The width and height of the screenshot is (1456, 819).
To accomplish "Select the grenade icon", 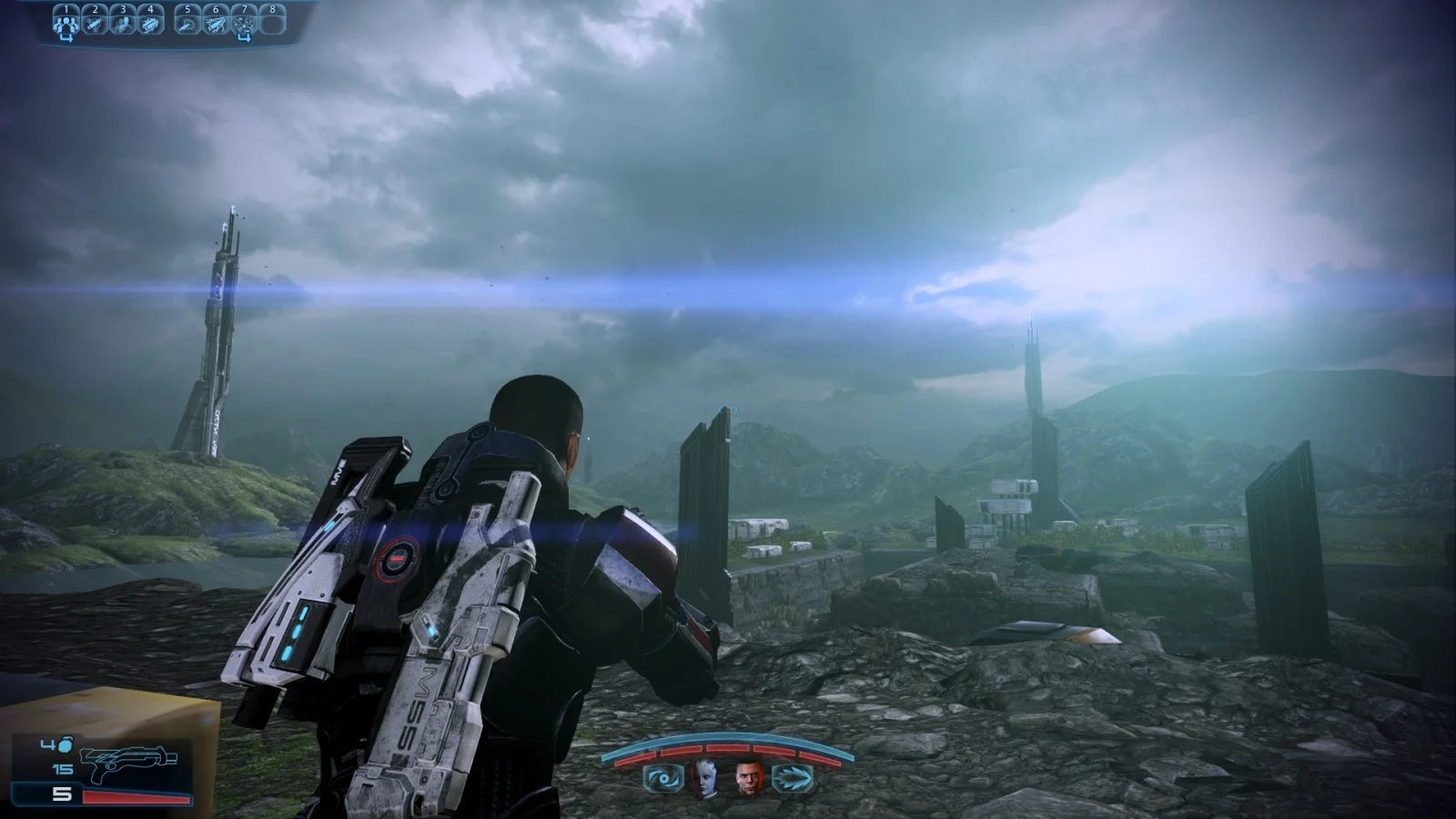I will point(65,745).
